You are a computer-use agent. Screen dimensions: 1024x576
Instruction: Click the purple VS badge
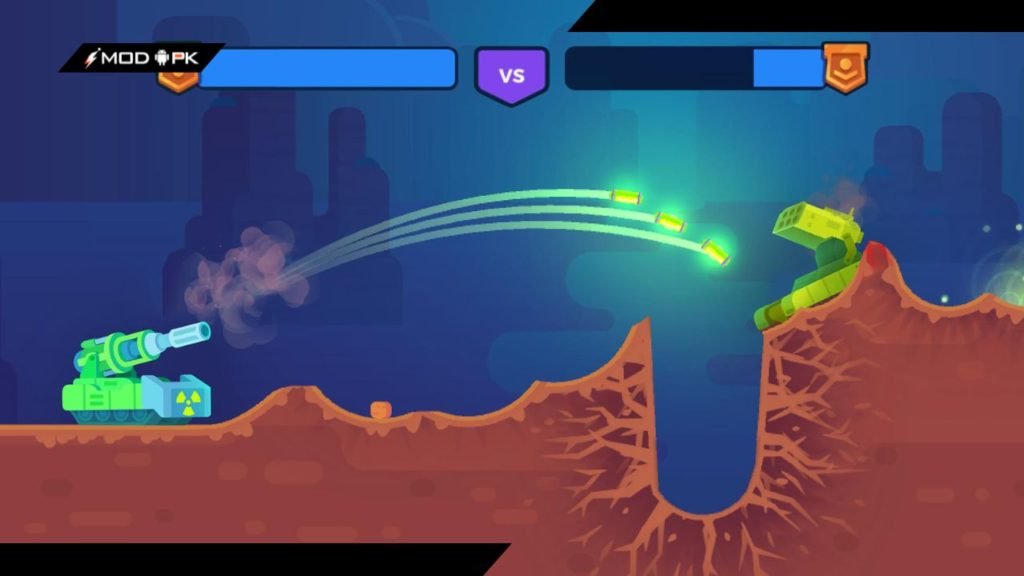click(x=511, y=74)
